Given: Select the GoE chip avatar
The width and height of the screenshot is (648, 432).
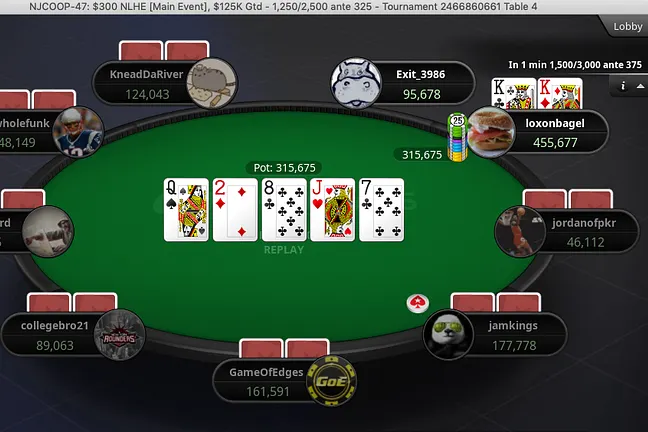Looking at the screenshot, I should (331, 381).
